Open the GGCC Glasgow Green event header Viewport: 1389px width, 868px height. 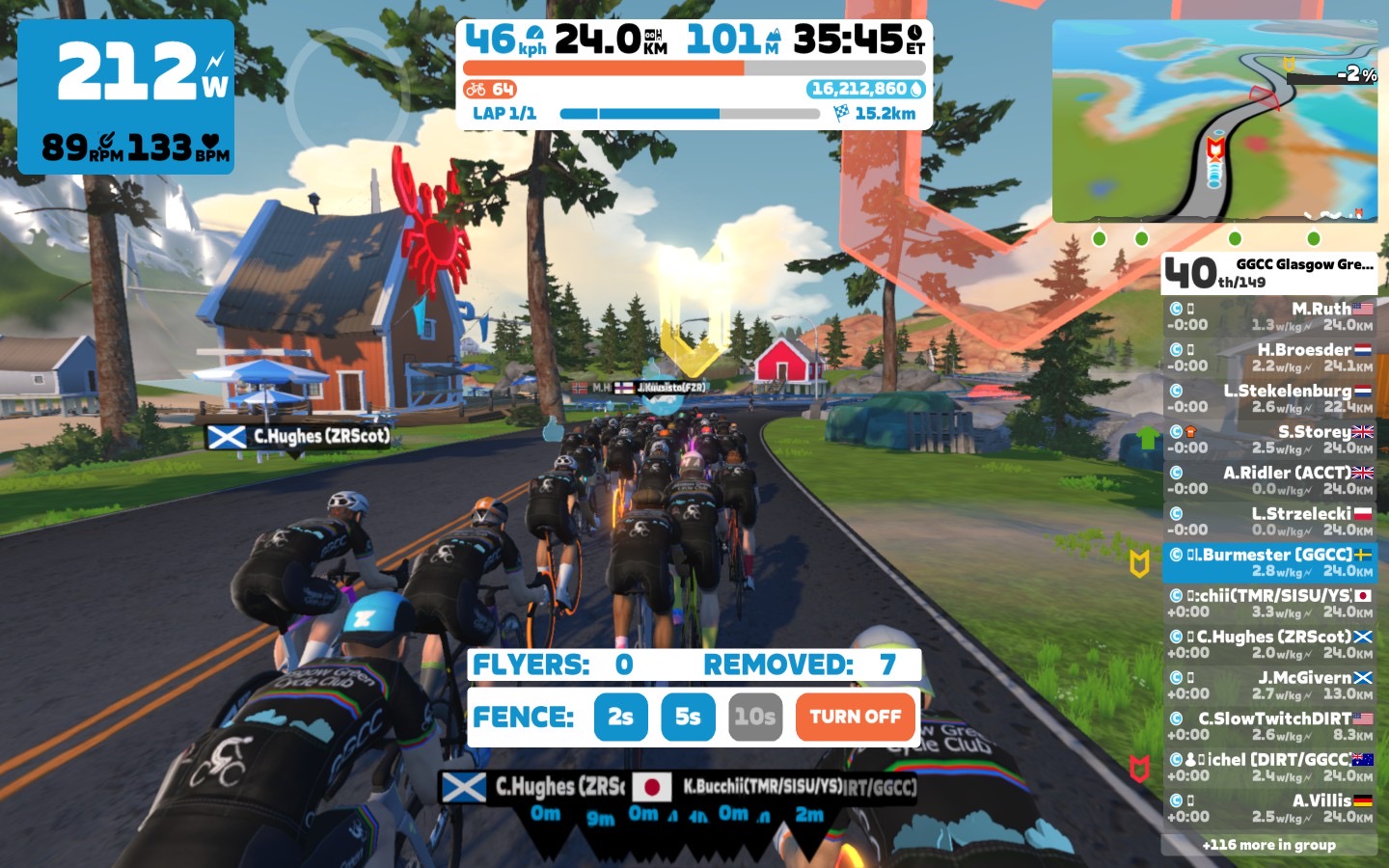click(1269, 273)
